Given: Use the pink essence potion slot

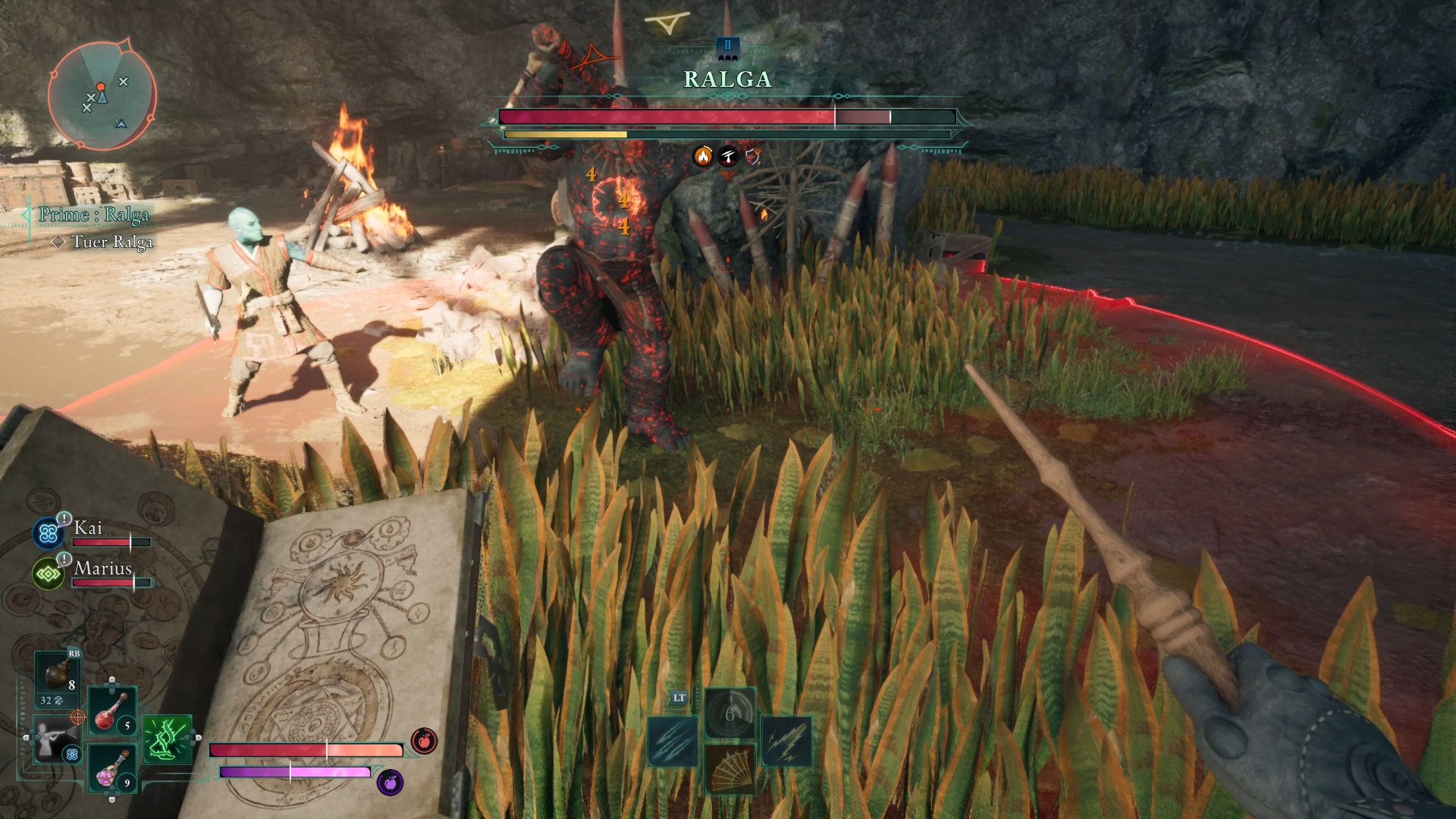Looking at the screenshot, I should point(112,768).
